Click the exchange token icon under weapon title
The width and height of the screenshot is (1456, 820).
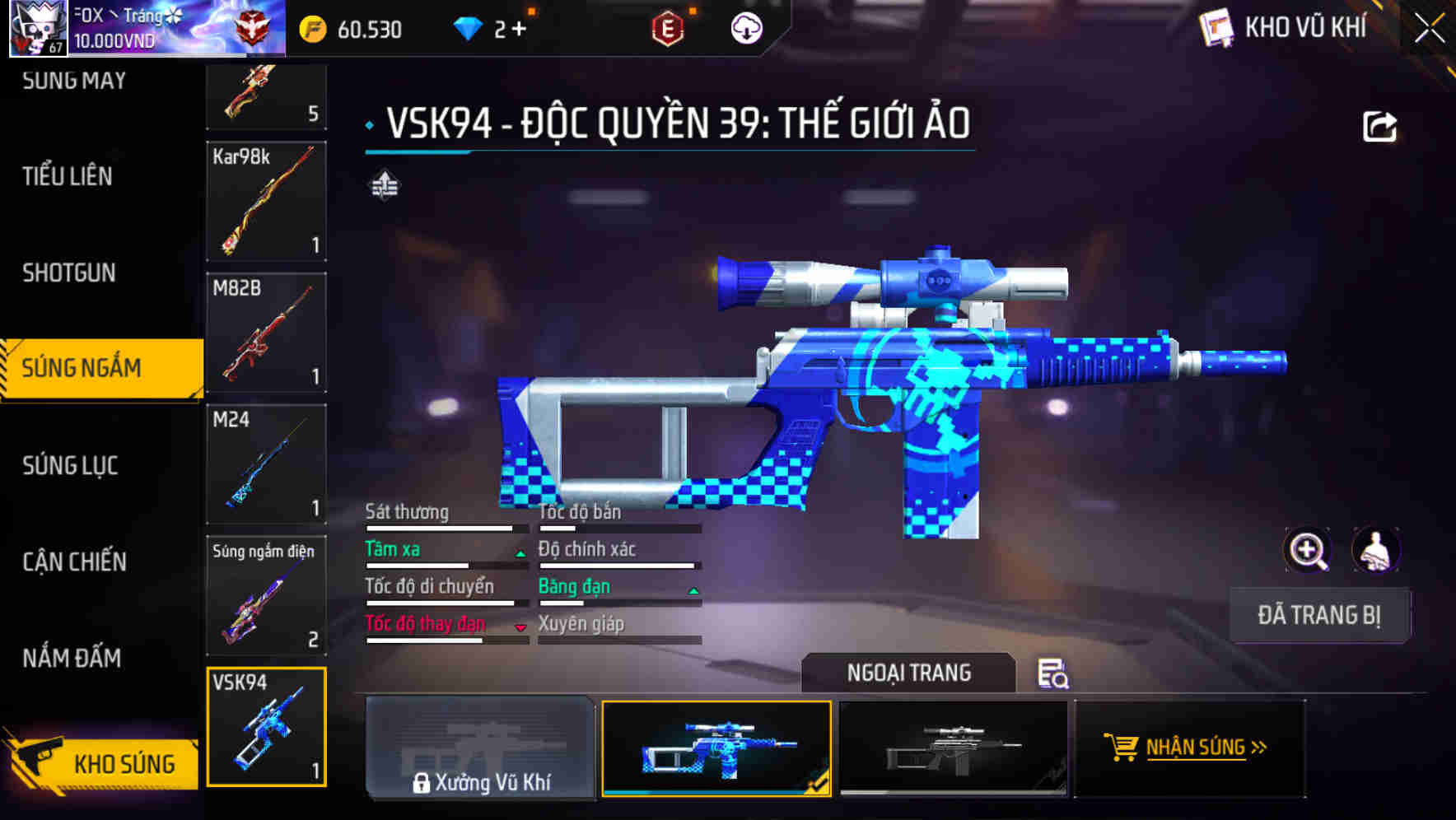click(386, 187)
